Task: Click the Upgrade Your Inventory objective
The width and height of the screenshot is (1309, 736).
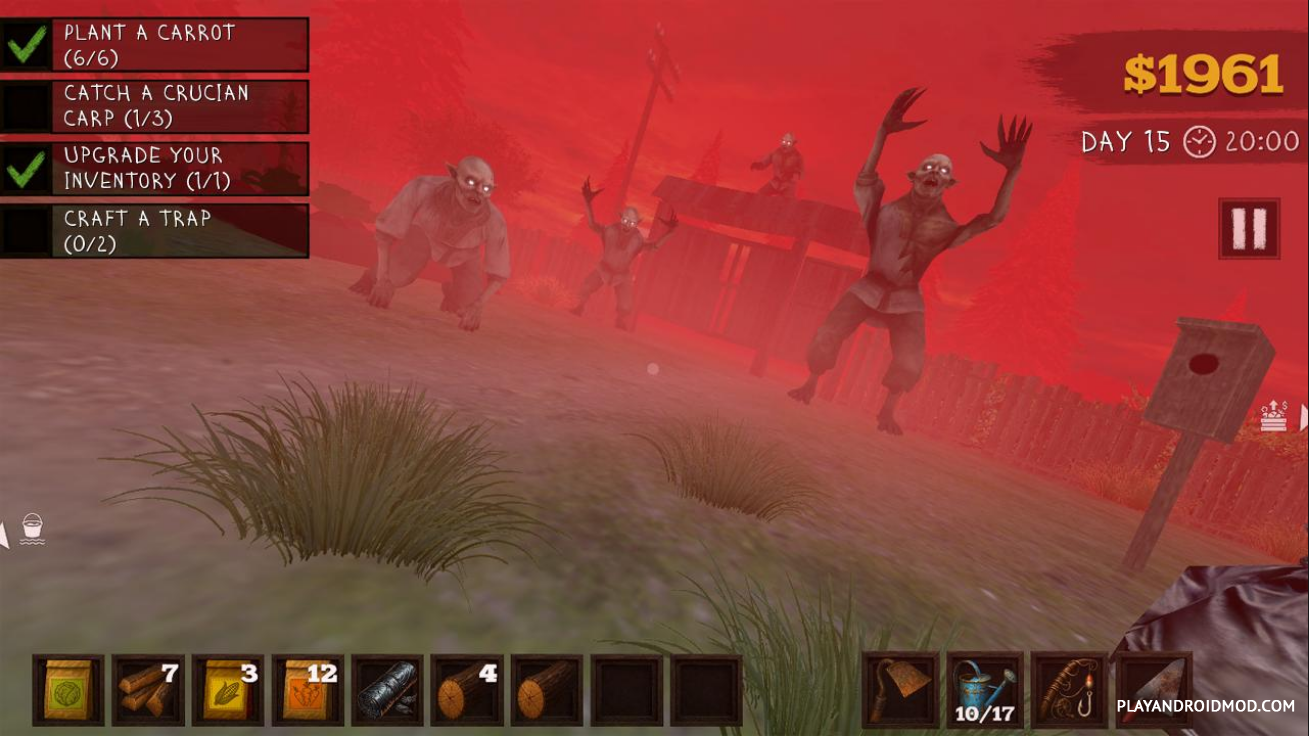Action: (x=155, y=168)
